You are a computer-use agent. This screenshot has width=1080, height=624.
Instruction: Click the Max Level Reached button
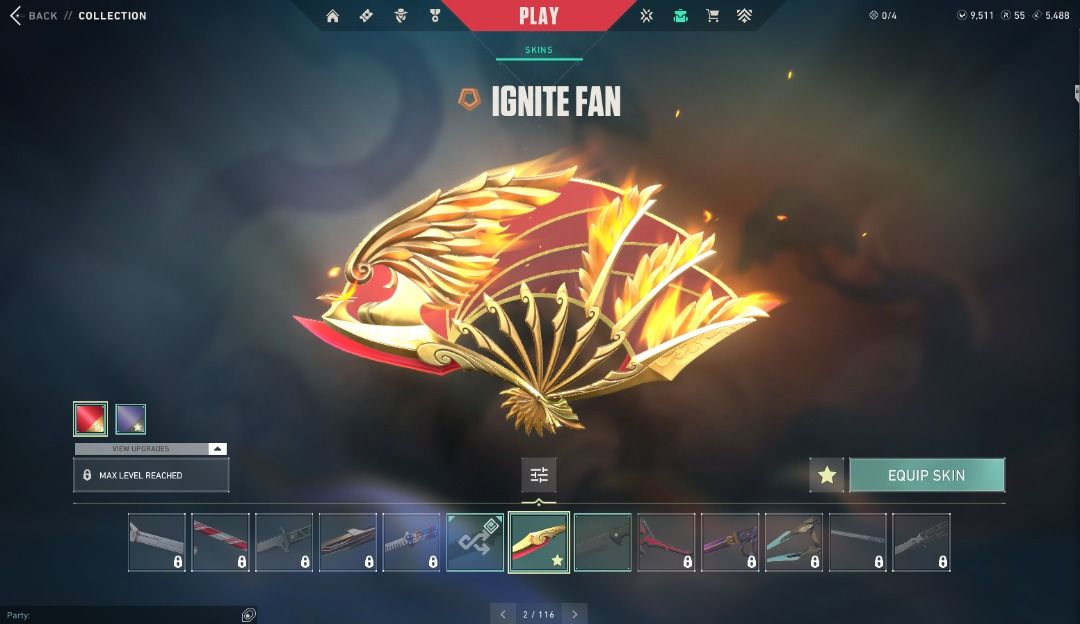tap(151, 475)
